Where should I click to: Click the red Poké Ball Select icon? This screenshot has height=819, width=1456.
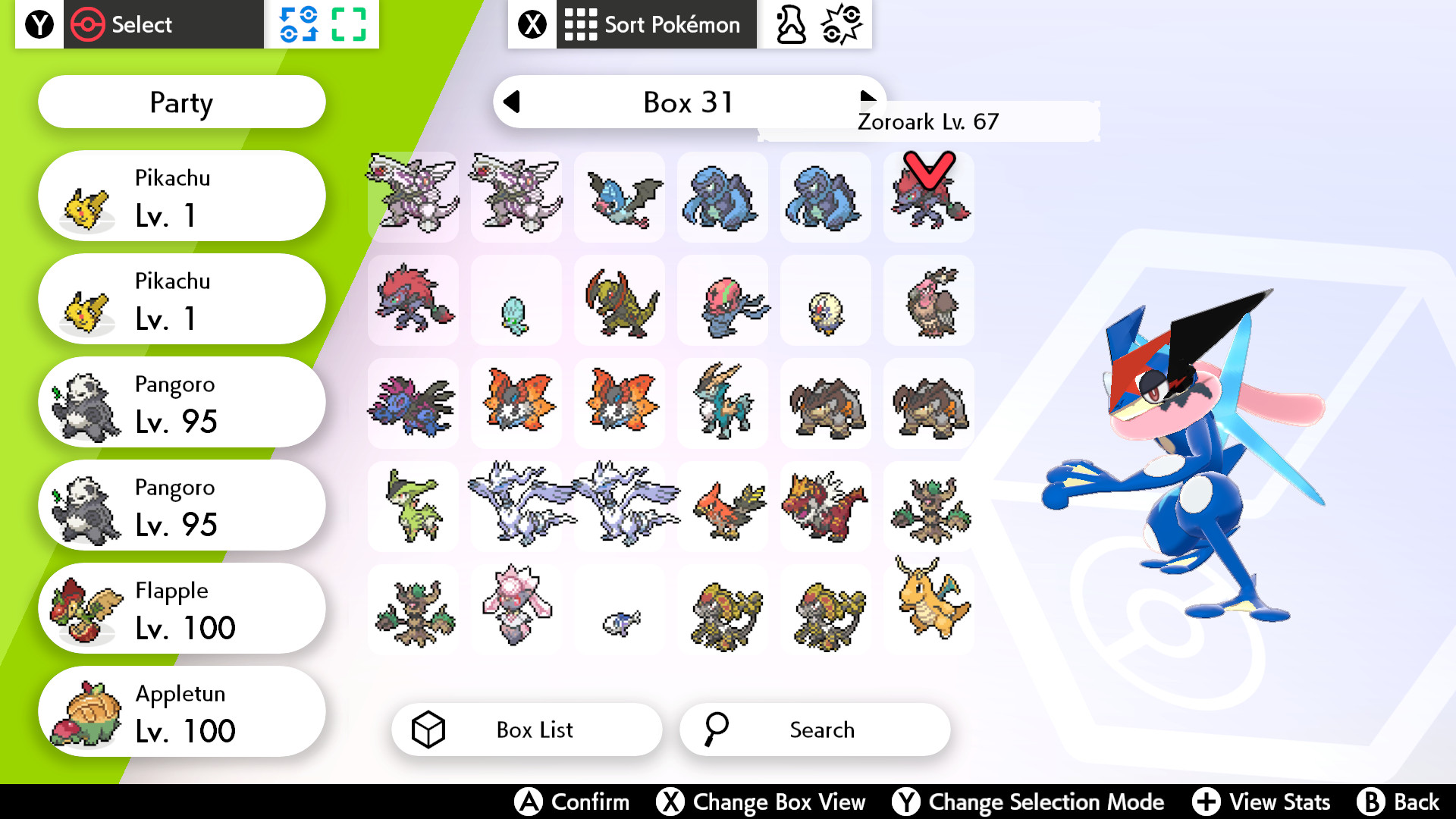[x=89, y=24]
